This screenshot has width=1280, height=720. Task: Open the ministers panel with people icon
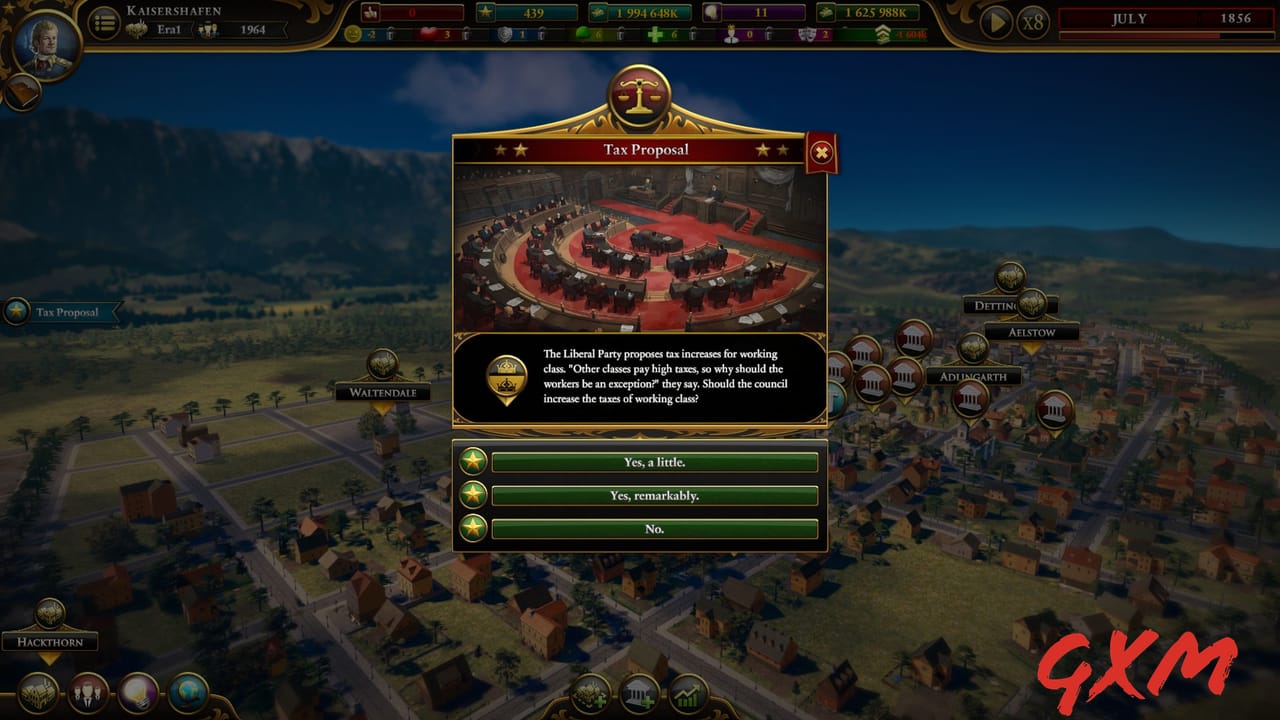(x=88, y=691)
